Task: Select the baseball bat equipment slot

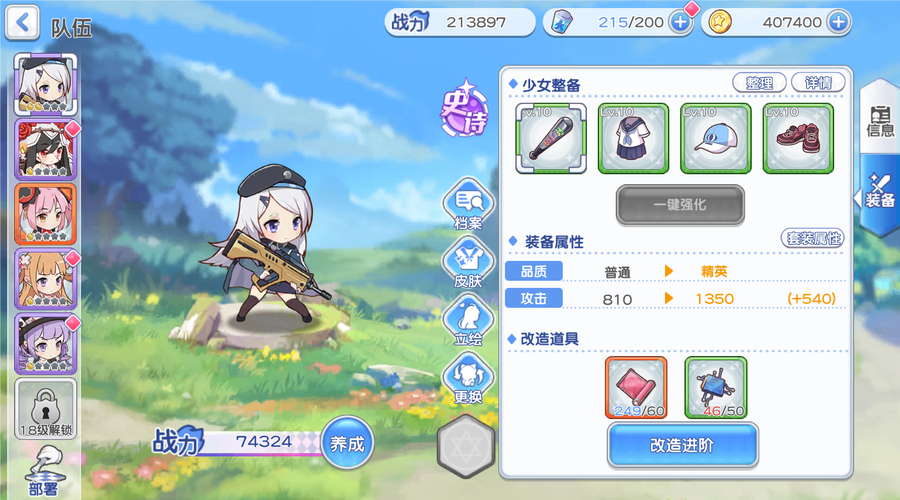Action: click(551, 138)
